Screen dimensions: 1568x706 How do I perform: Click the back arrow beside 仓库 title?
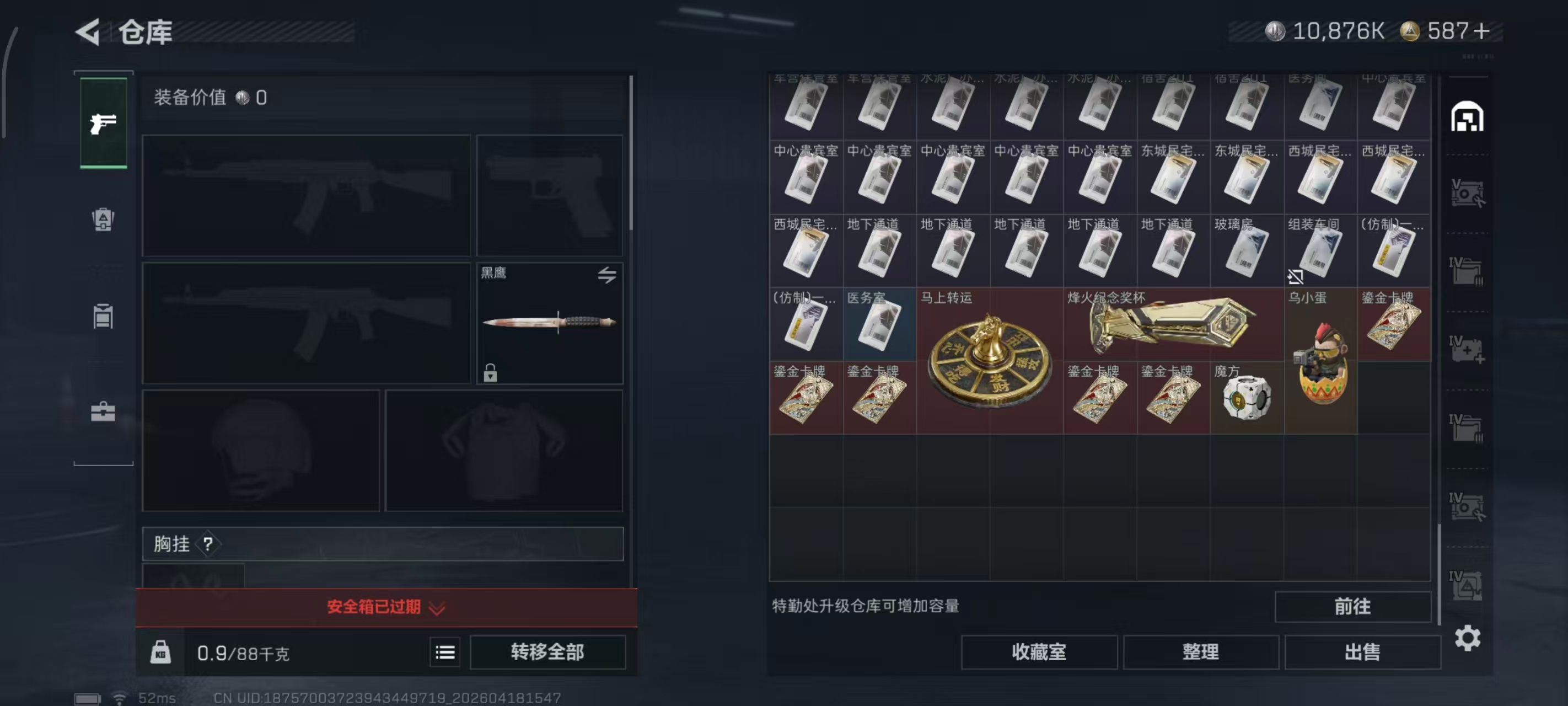89,33
